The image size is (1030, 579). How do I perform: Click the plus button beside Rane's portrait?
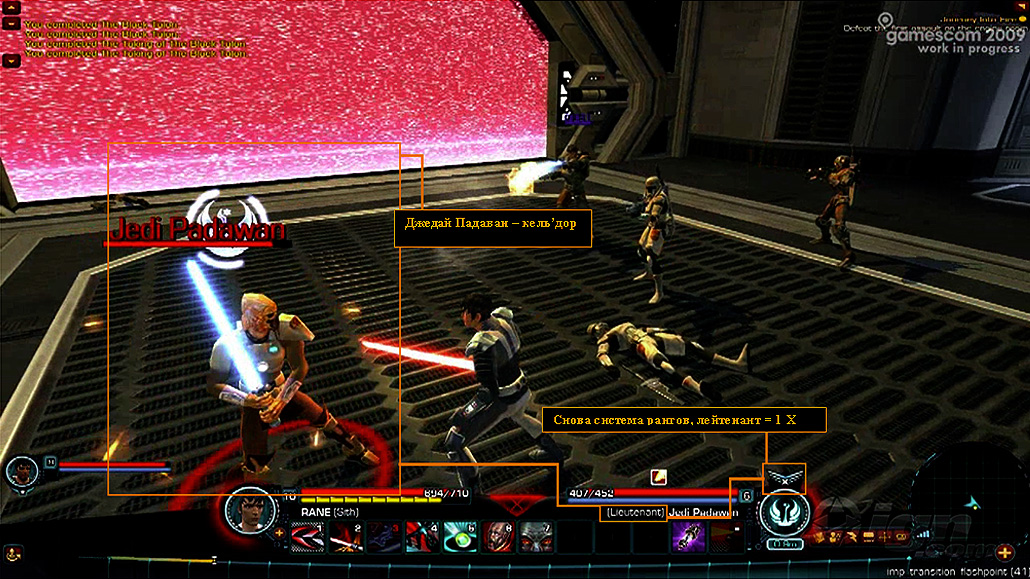click(x=279, y=532)
